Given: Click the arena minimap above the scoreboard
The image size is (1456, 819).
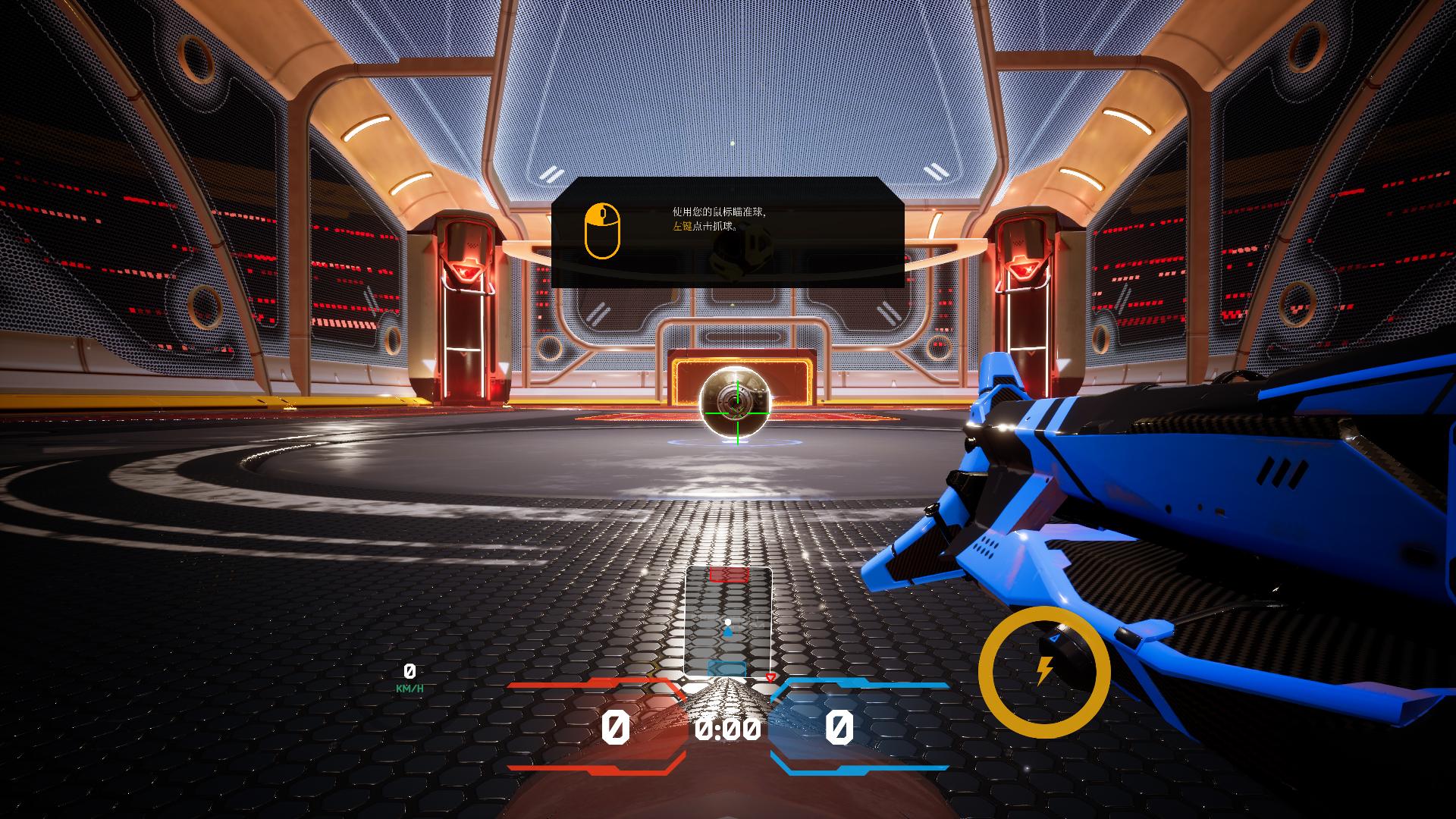Looking at the screenshot, I should pos(728,623).
